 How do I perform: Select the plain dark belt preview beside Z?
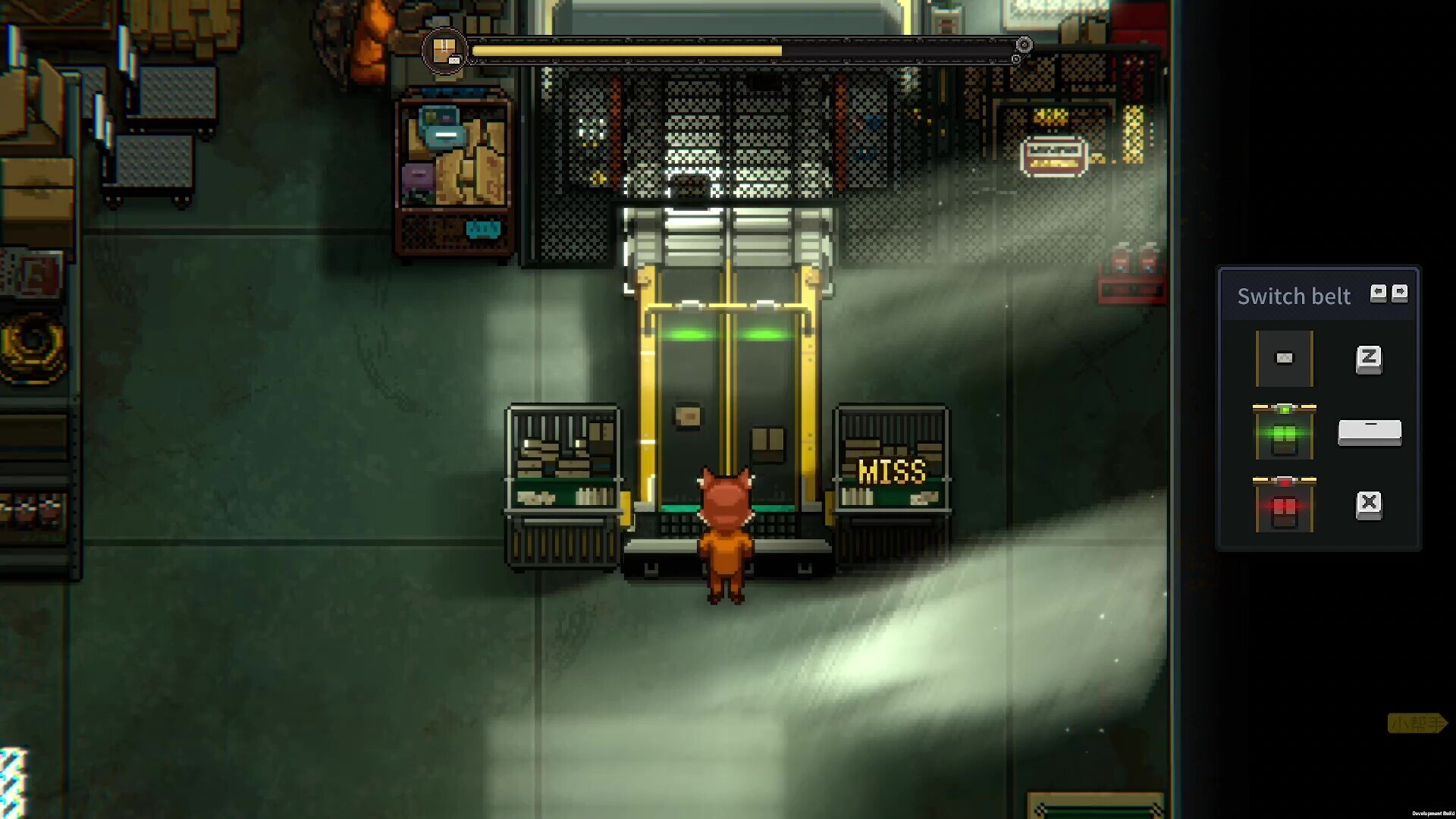click(x=1284, y=359)
